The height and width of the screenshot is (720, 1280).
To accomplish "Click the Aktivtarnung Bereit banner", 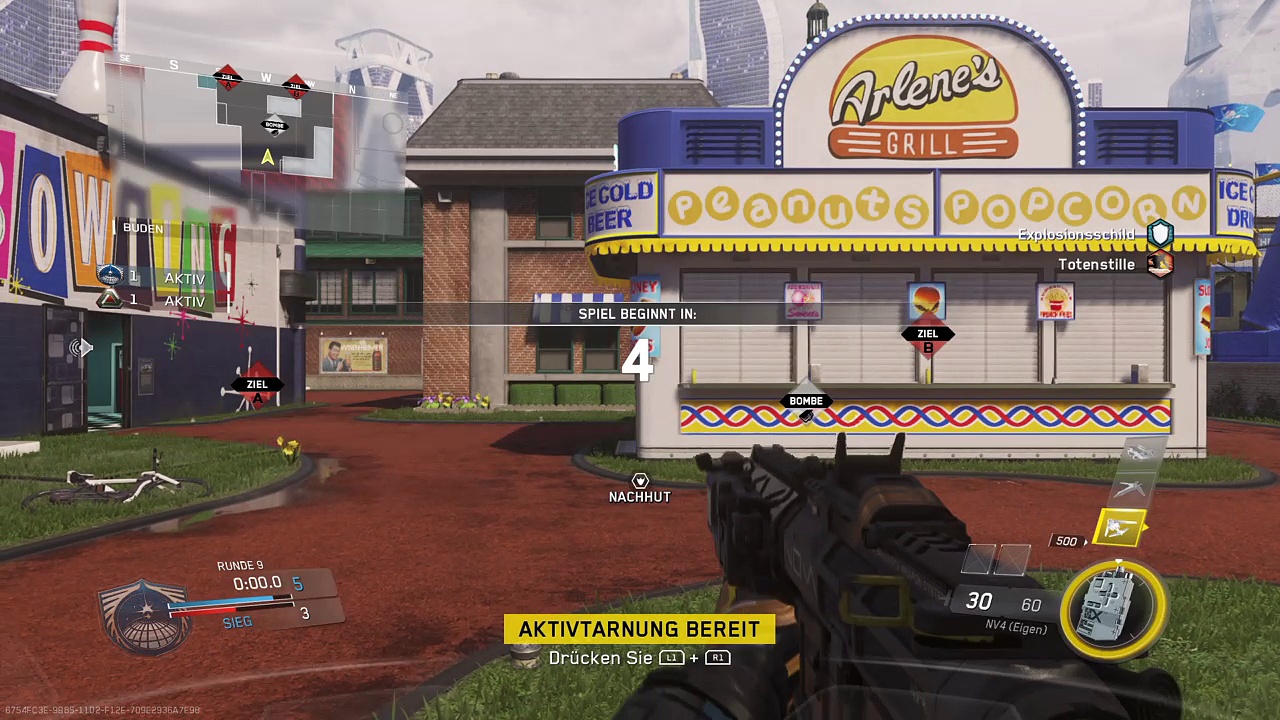I will 639,629.
